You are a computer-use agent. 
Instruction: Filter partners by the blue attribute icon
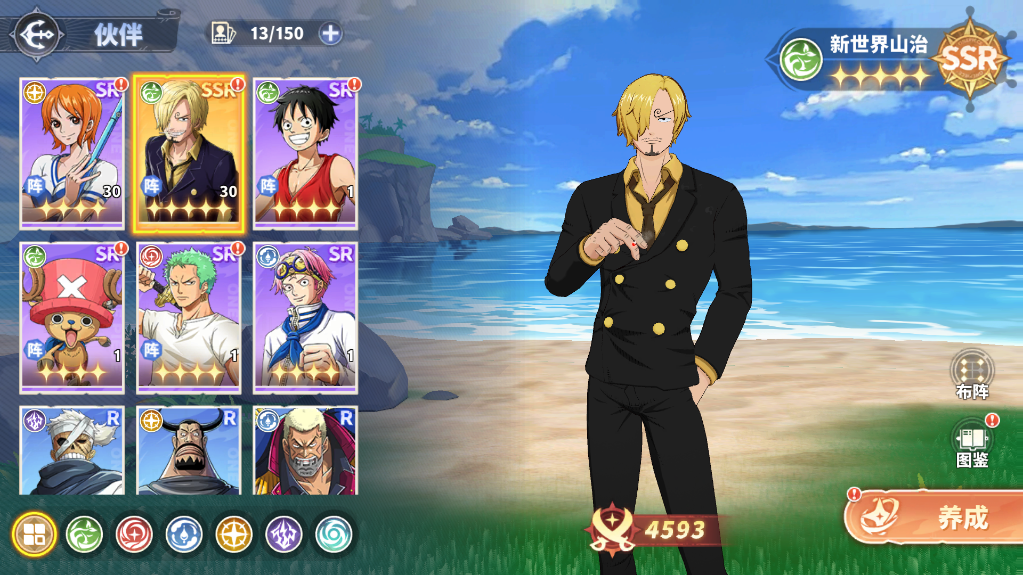click(x=184, y=534)
